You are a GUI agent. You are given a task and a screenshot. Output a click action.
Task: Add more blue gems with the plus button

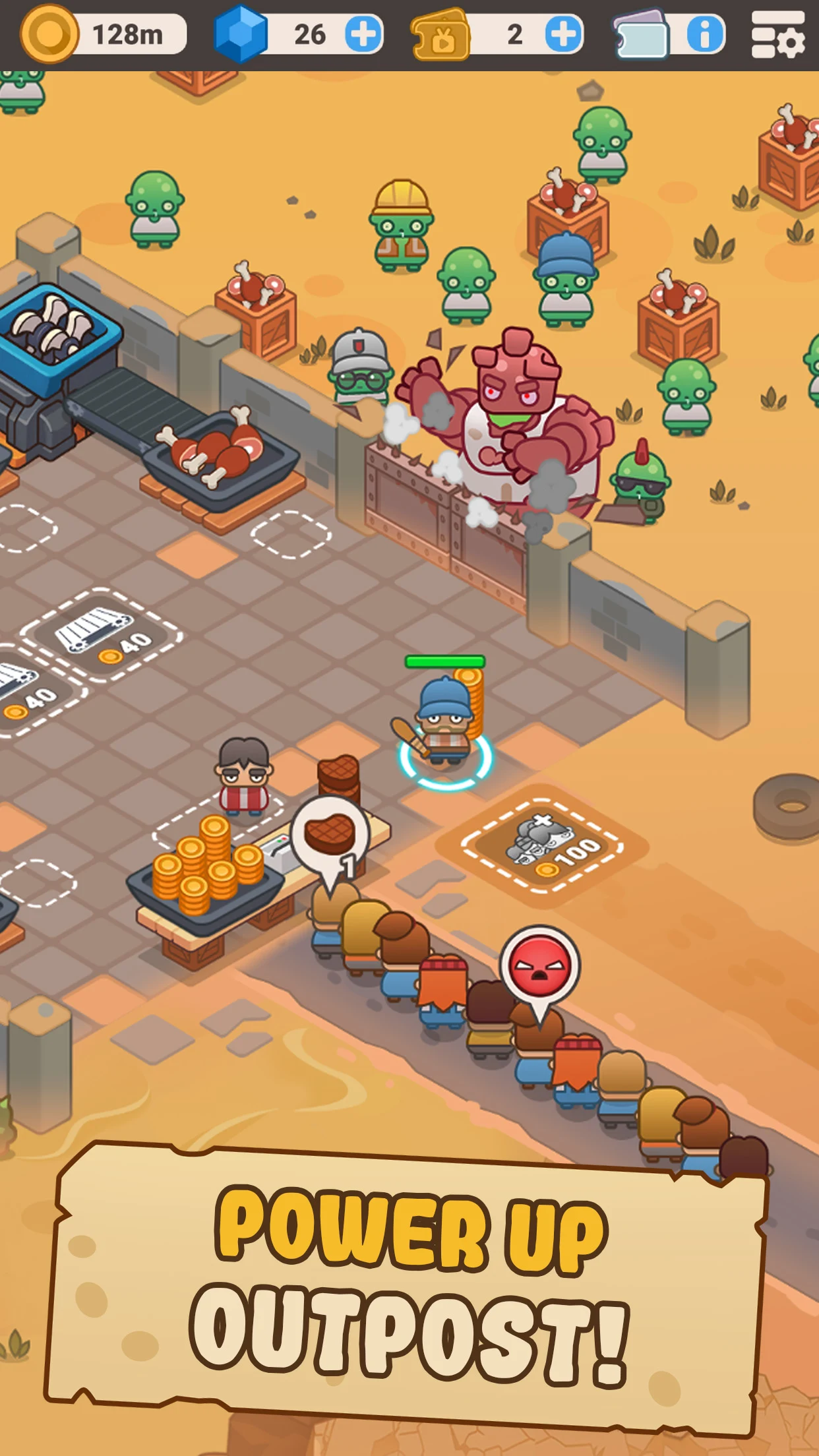363,34
